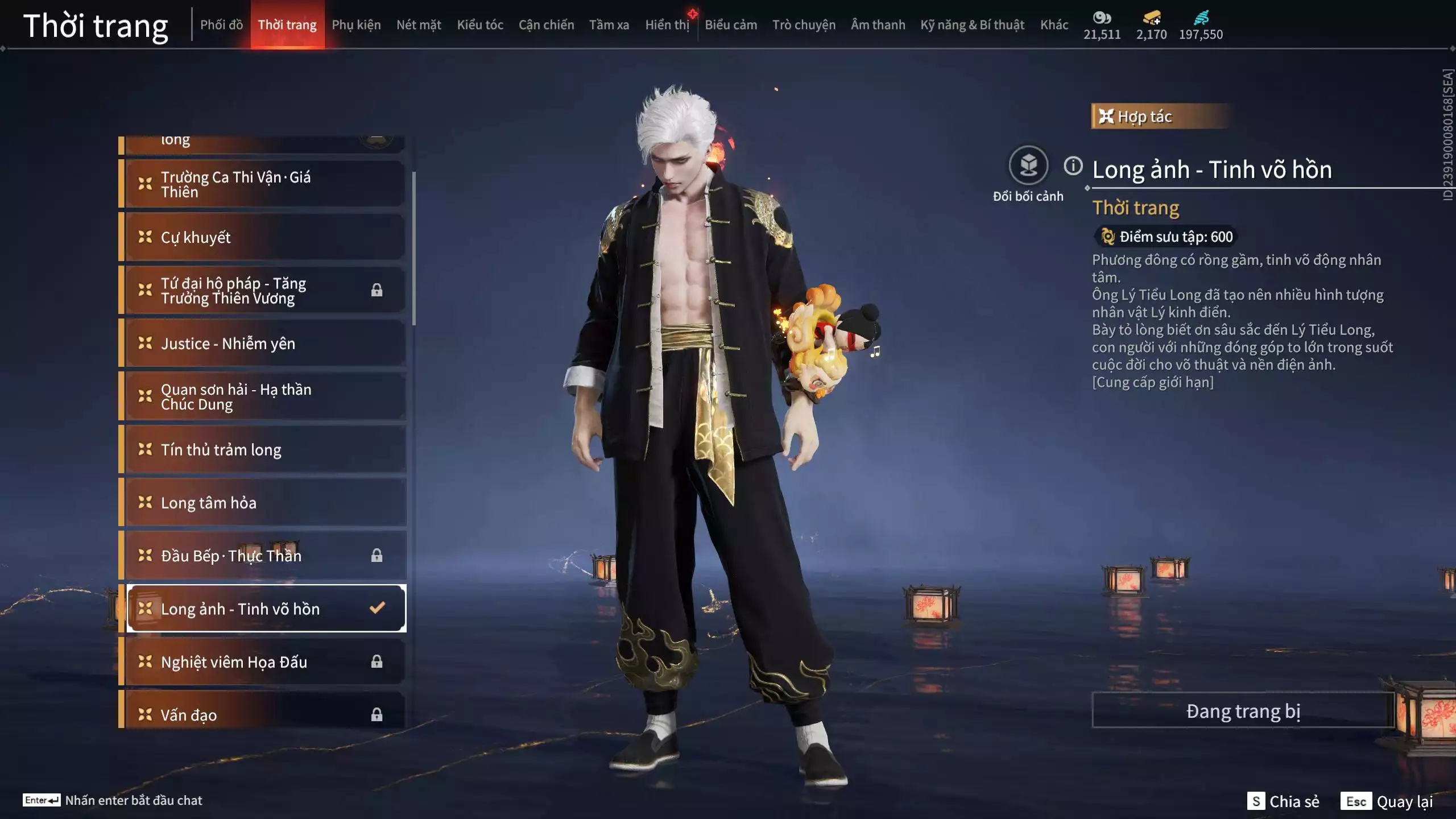Viewport: 1456px width, 819px height.
Task: Show the Kiểu tóc tab
Action: point(480,25)
